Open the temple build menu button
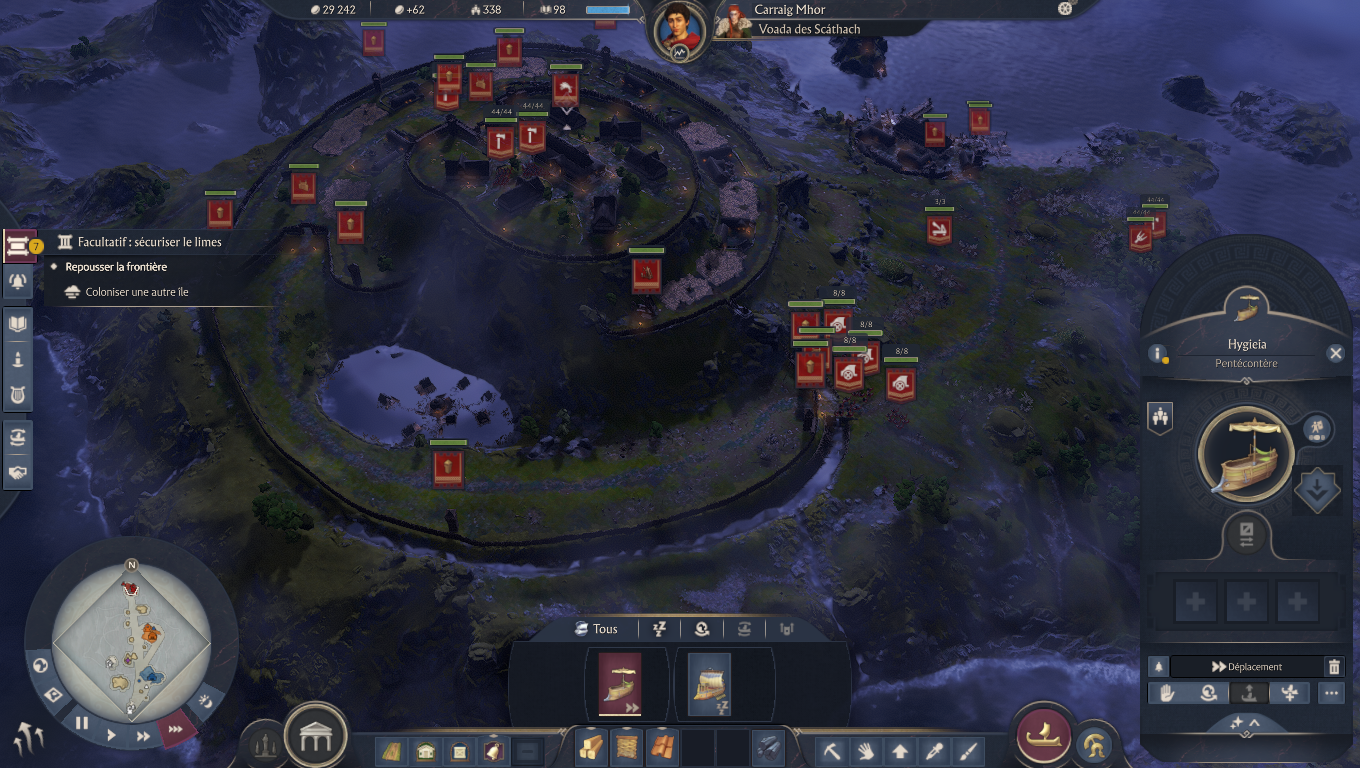The width and height of the screenshot is (1360, 768). (316, 738)
